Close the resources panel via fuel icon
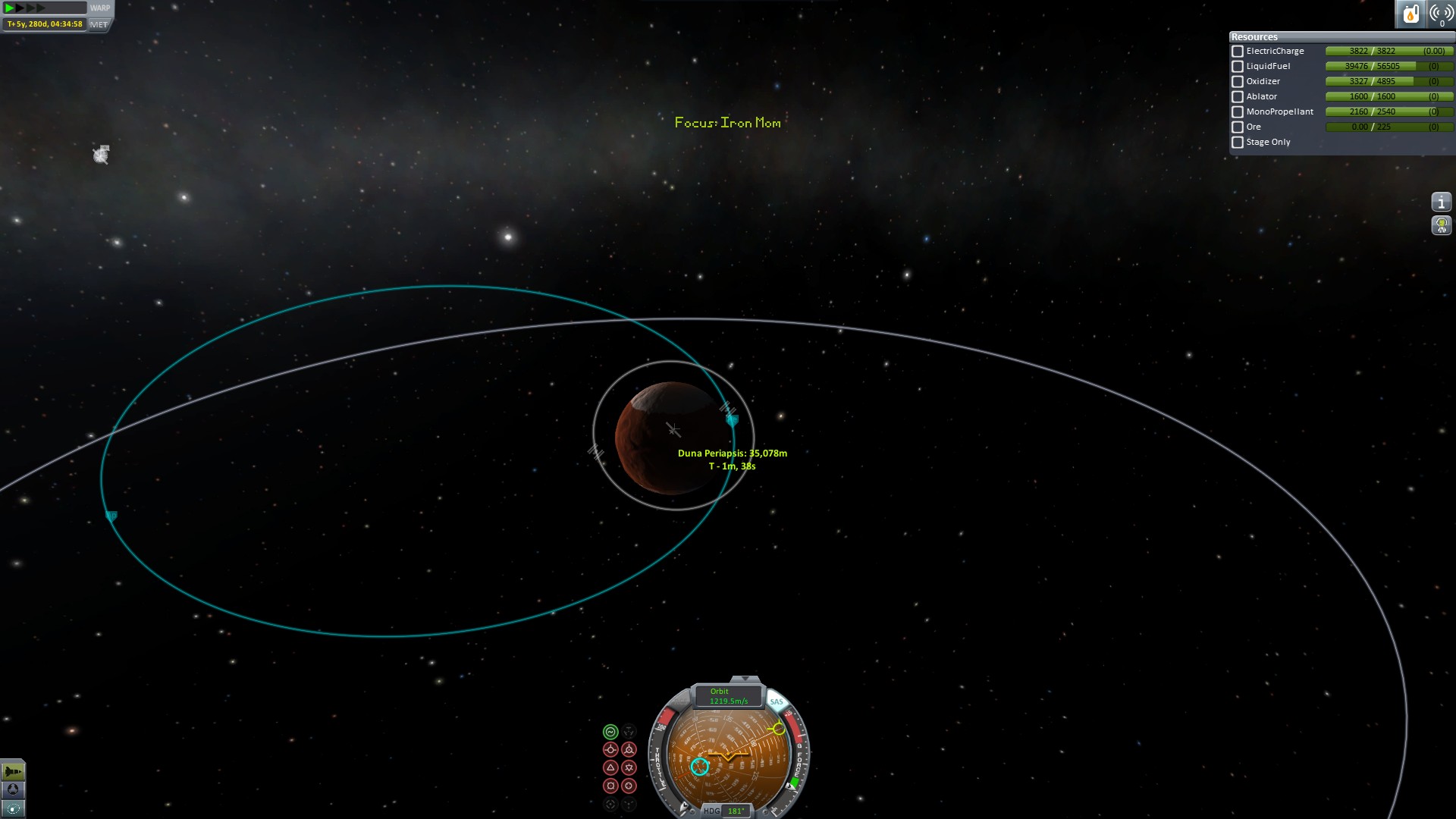 [1410, 14]
